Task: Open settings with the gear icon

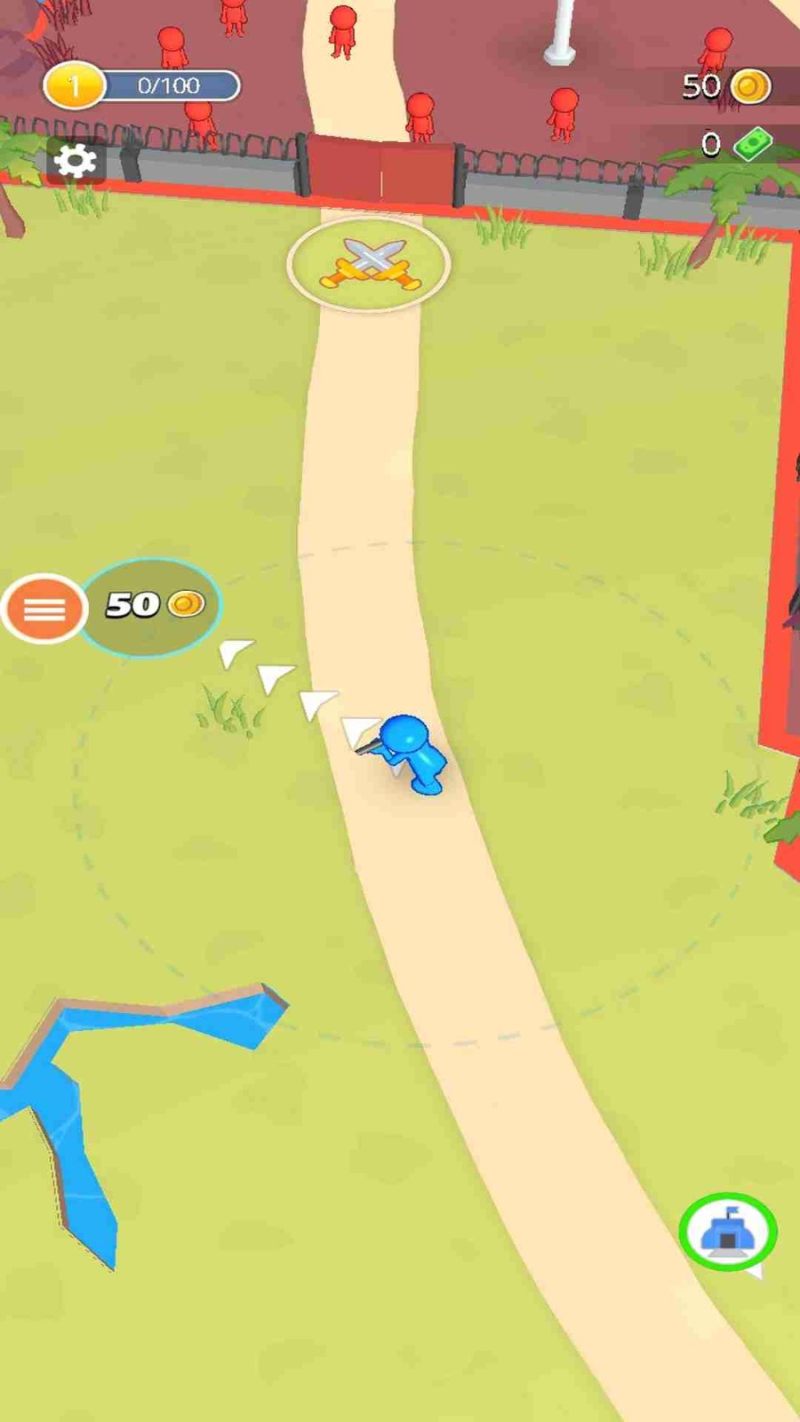Action: 76,161
